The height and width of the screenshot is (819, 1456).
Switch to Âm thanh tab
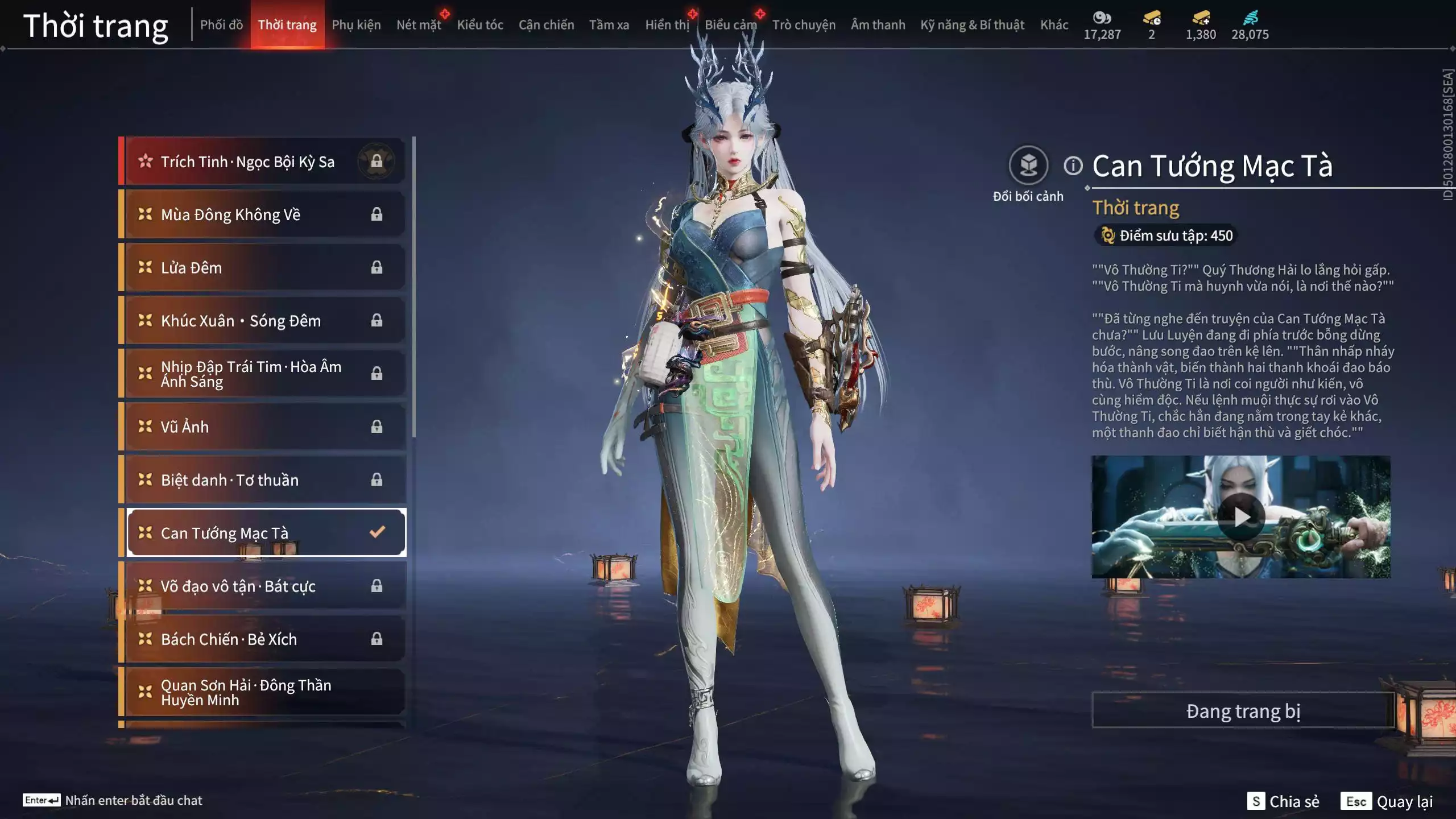pos(878,25)
